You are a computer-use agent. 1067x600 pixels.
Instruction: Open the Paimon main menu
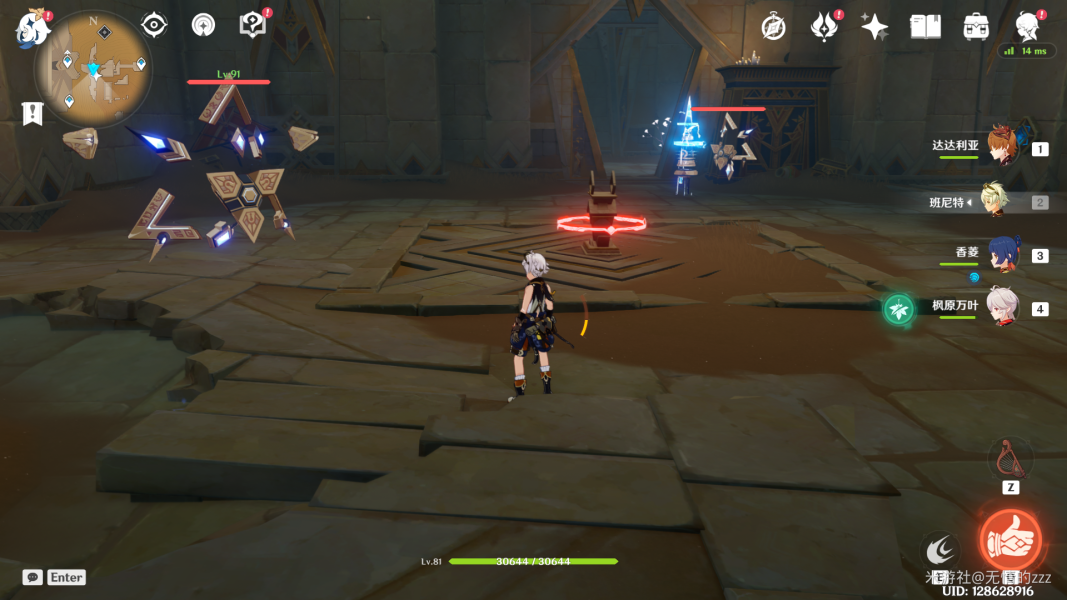coord(33,28)
